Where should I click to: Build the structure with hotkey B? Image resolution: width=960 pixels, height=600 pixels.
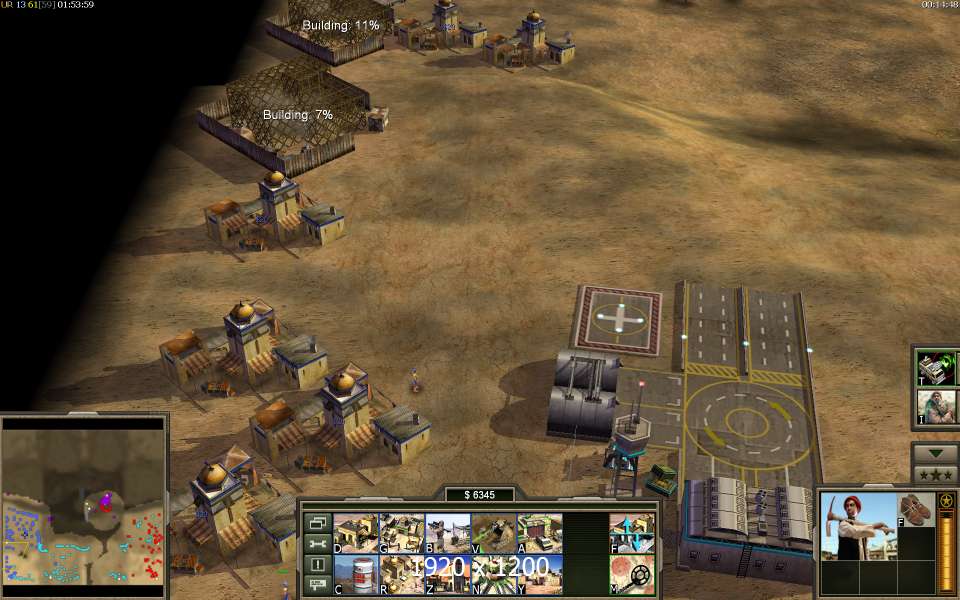point(448,533)
